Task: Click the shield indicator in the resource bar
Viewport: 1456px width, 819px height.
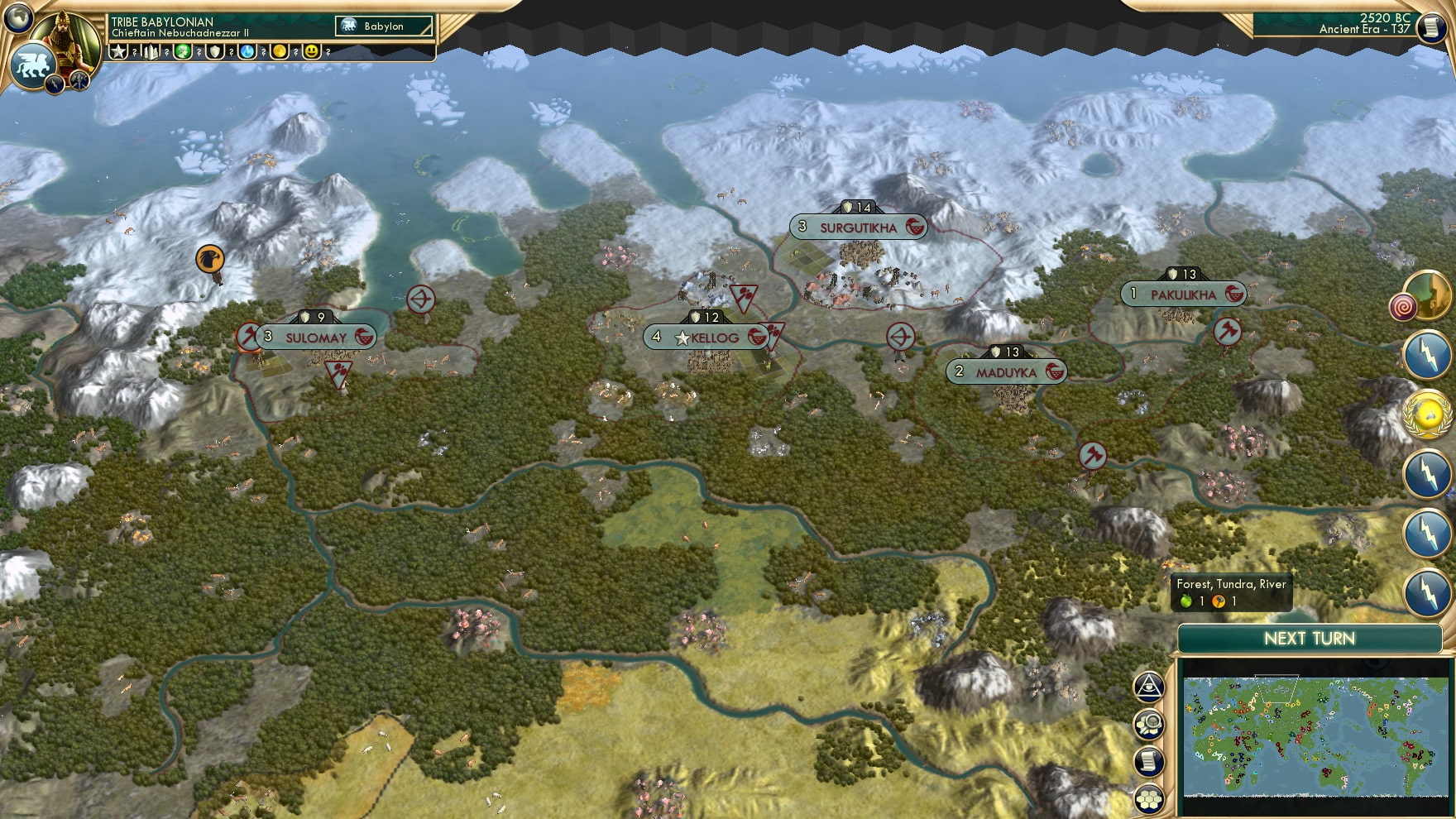Action: point(216,50)
